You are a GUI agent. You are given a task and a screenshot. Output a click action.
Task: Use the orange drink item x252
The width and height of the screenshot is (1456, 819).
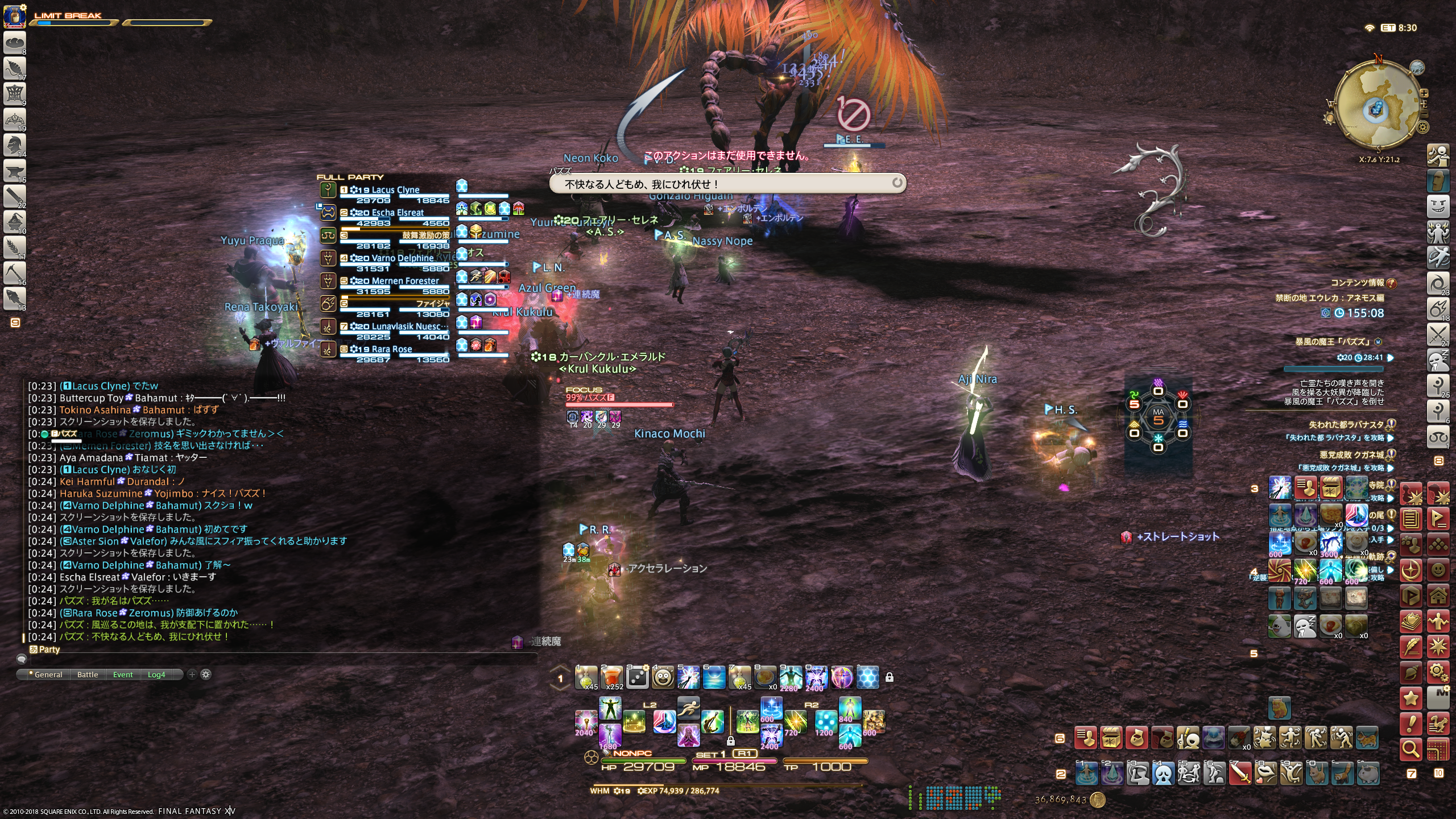(611, 677)
